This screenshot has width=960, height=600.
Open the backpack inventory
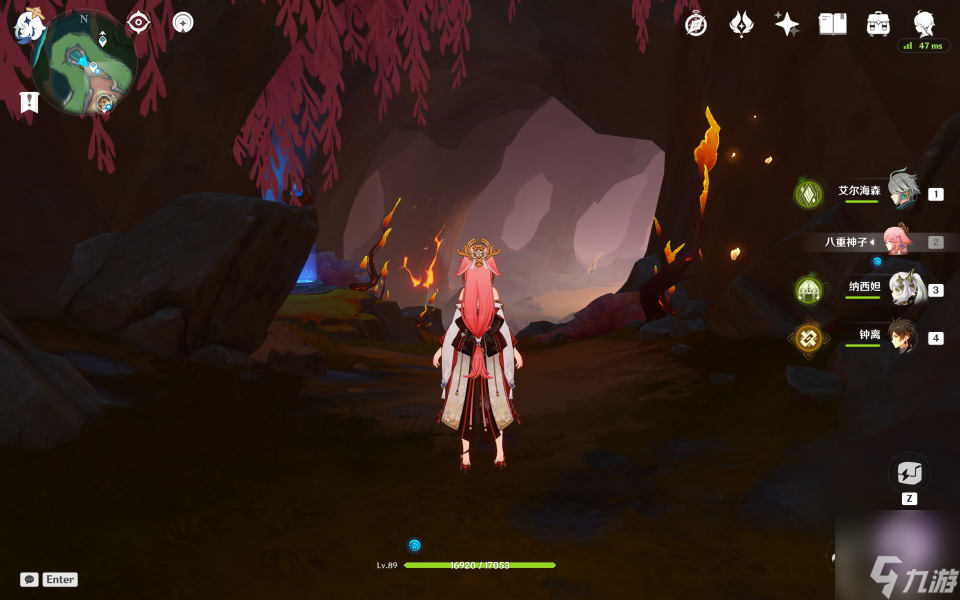coord(878,24)
